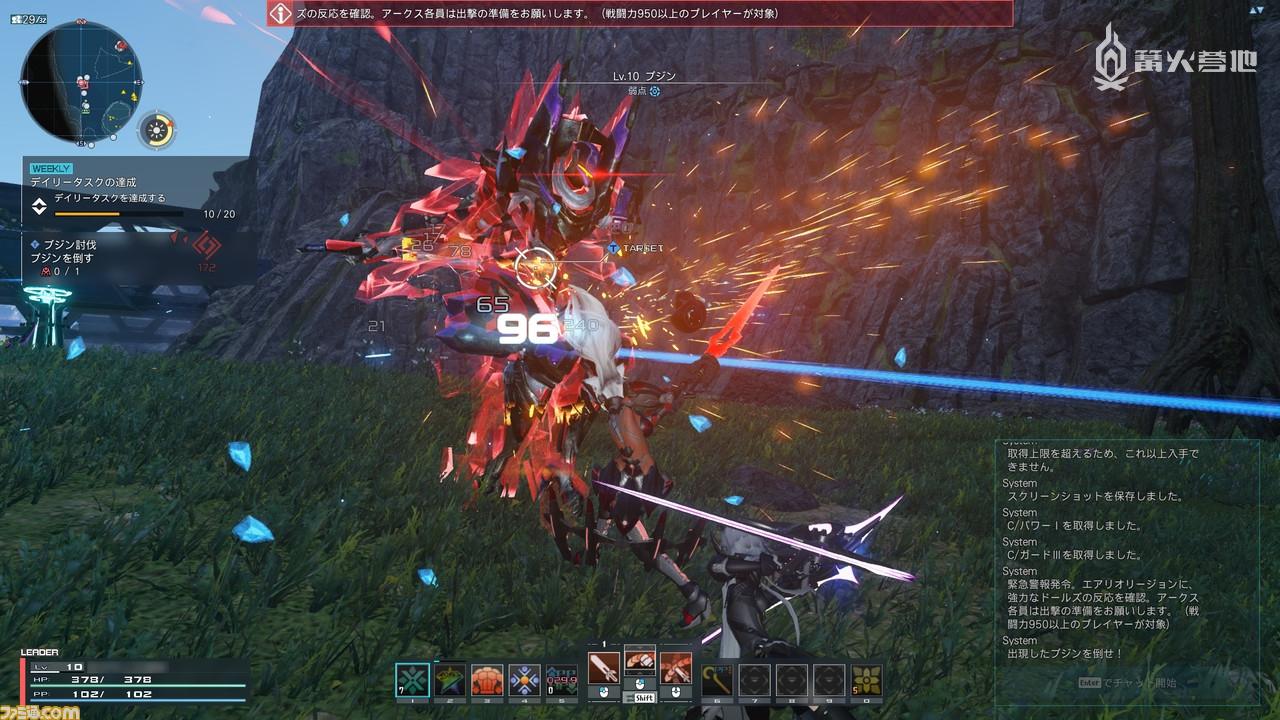Click the sun weather icon beside the minimap
This screenshot has height=720, width=1280.
tap(155, 128)
